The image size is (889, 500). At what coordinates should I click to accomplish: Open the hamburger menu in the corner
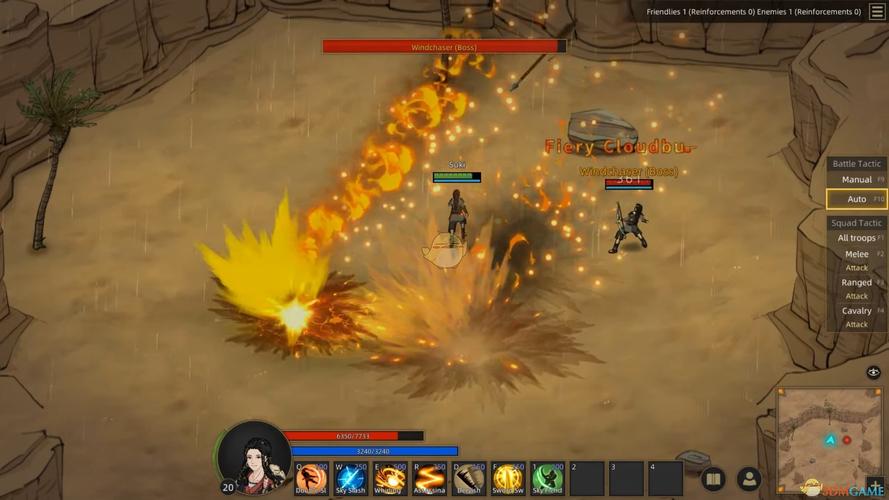point(877,12)
